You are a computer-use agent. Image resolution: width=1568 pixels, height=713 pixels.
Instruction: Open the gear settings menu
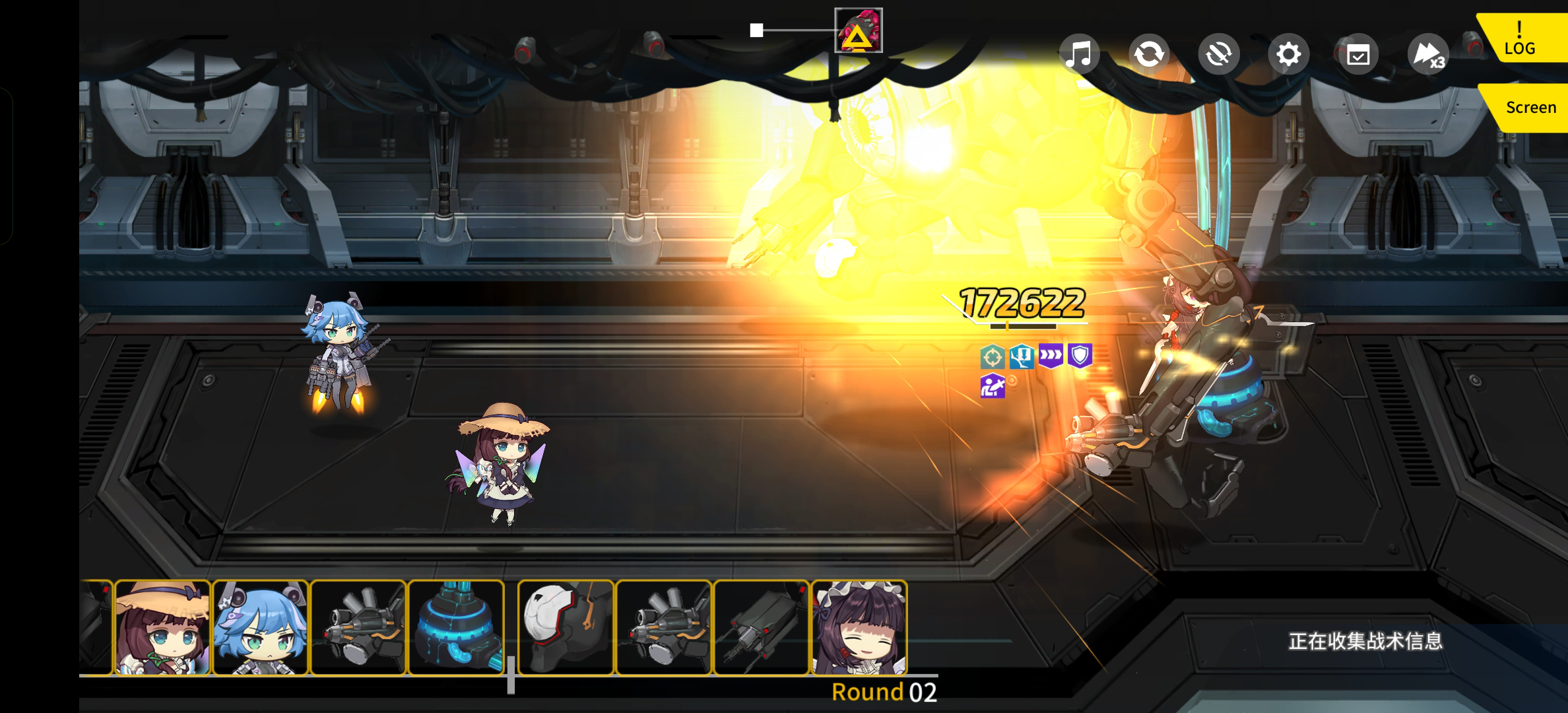[1288, 53]
